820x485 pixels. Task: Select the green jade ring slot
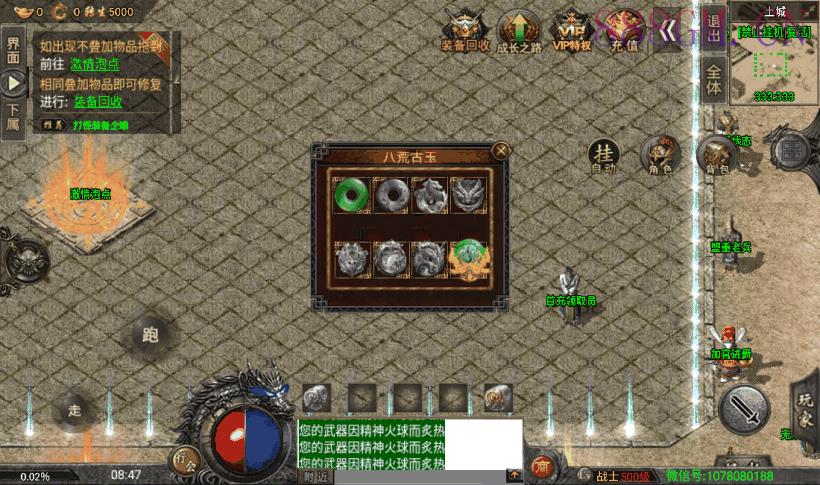351,194
